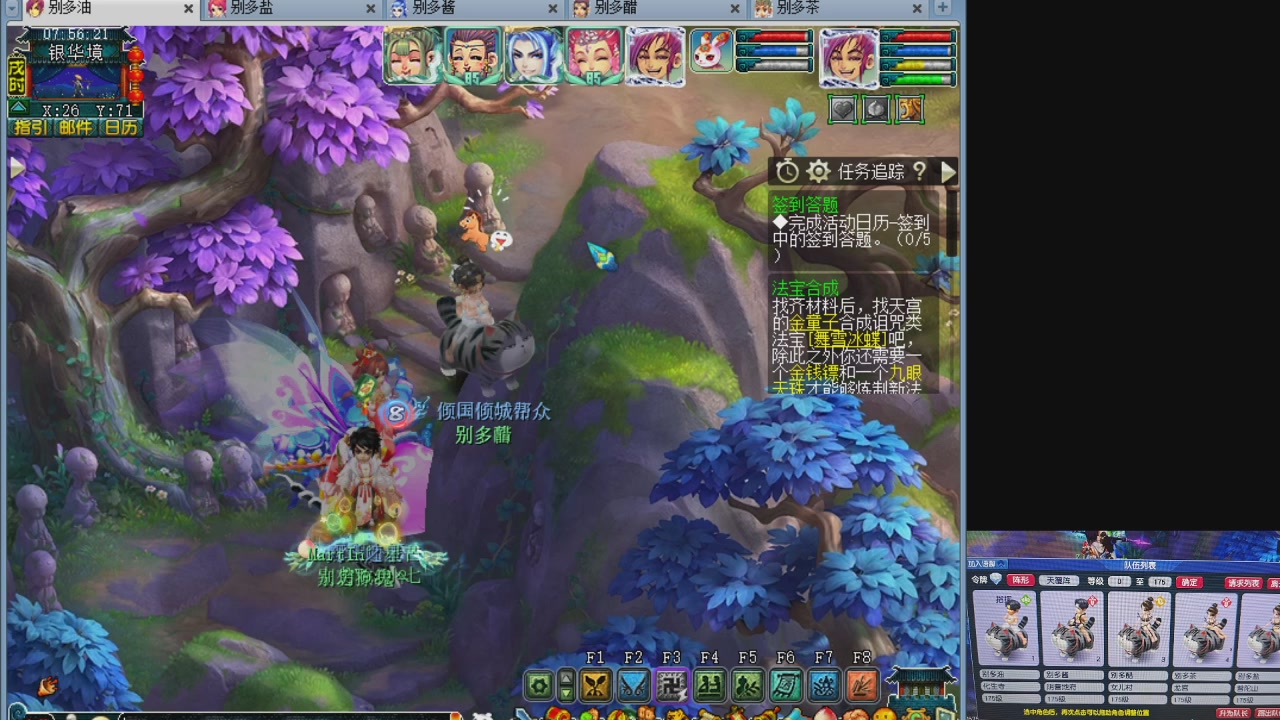1280x720 pixels.
Task: Select the F8 red skill icon
Action: 860,687
